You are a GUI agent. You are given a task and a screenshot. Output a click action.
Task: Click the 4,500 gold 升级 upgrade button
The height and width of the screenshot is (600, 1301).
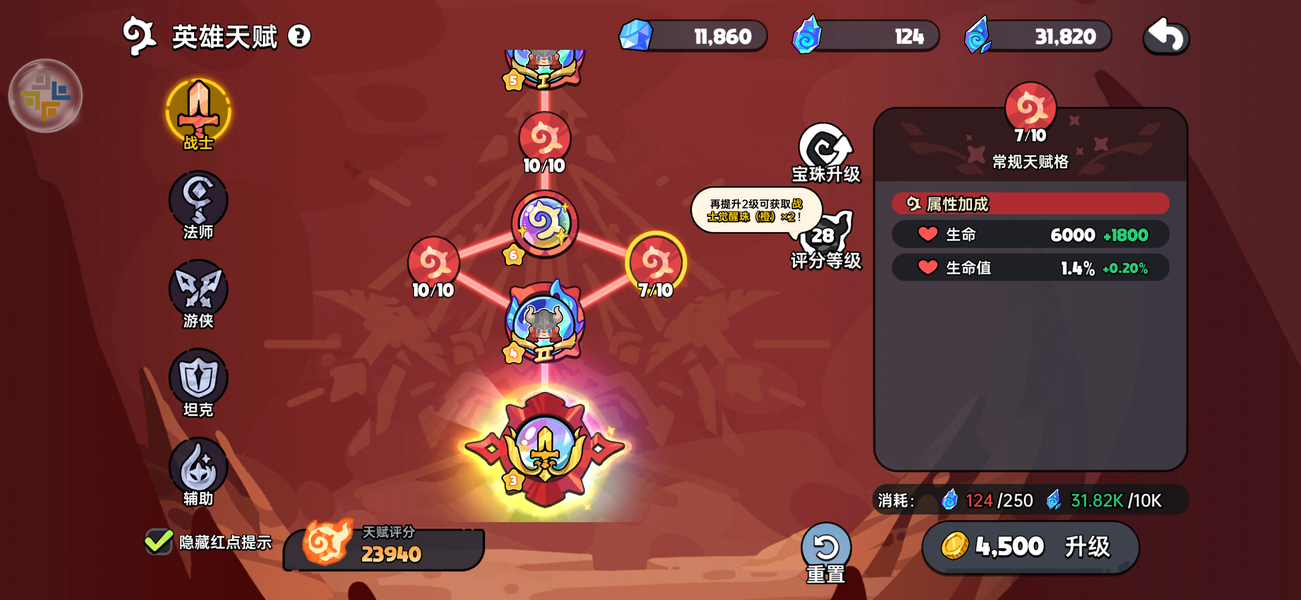[x=1030, y=546]
